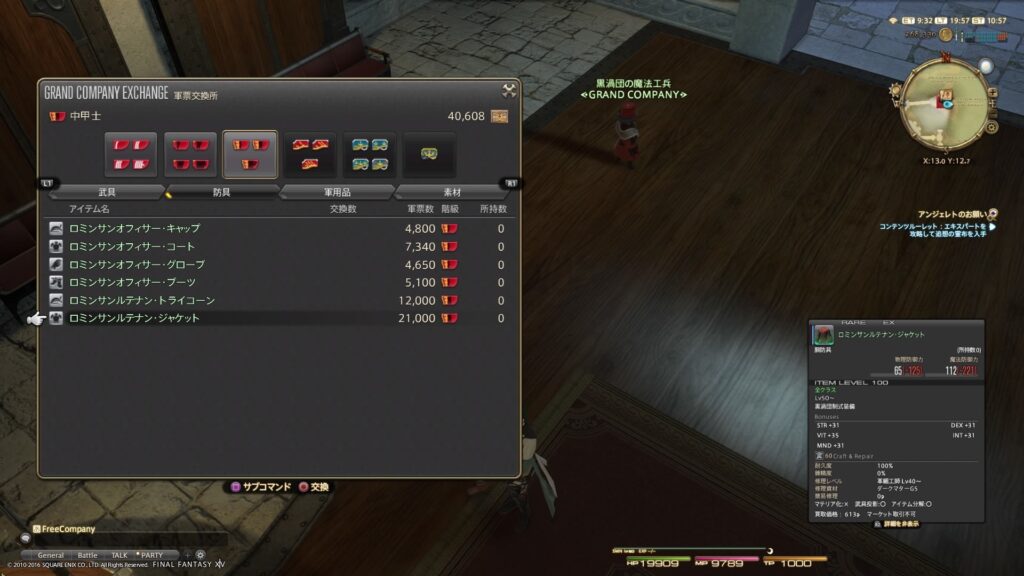Select the highlighted three-chevron rank tier

tap(250, 154)
